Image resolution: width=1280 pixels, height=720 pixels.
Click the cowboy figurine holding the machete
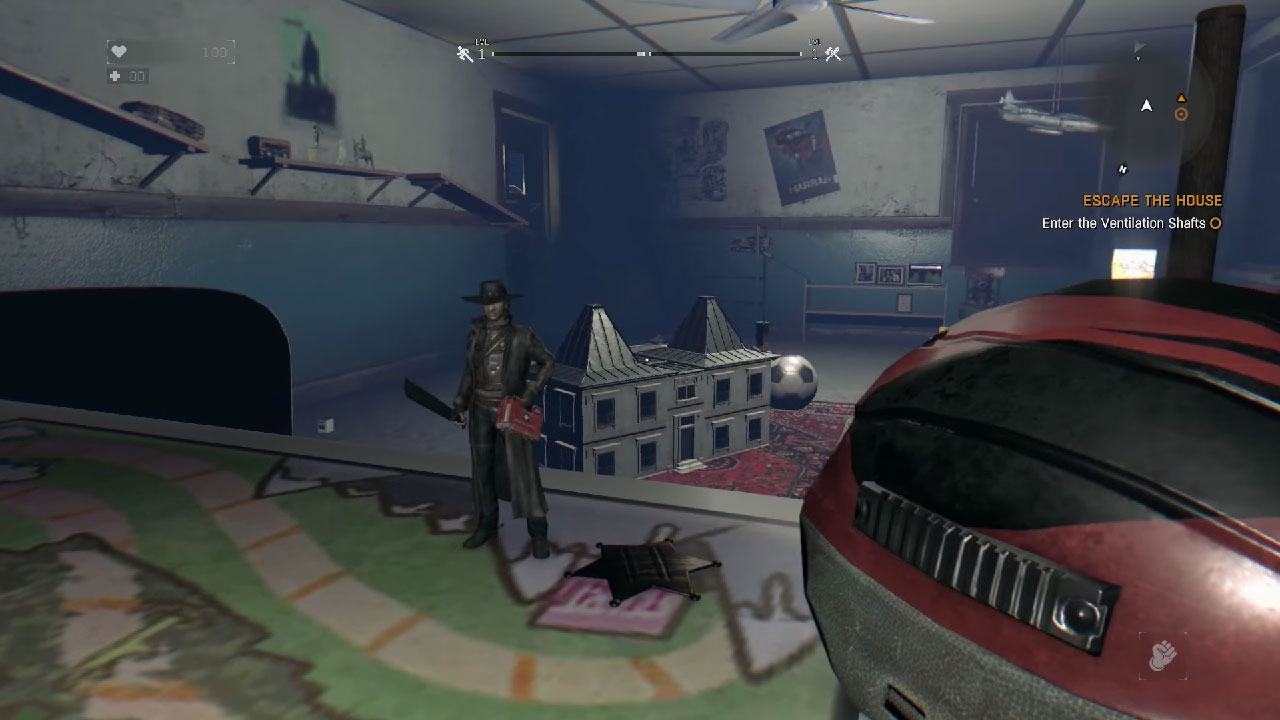[500, 400]
